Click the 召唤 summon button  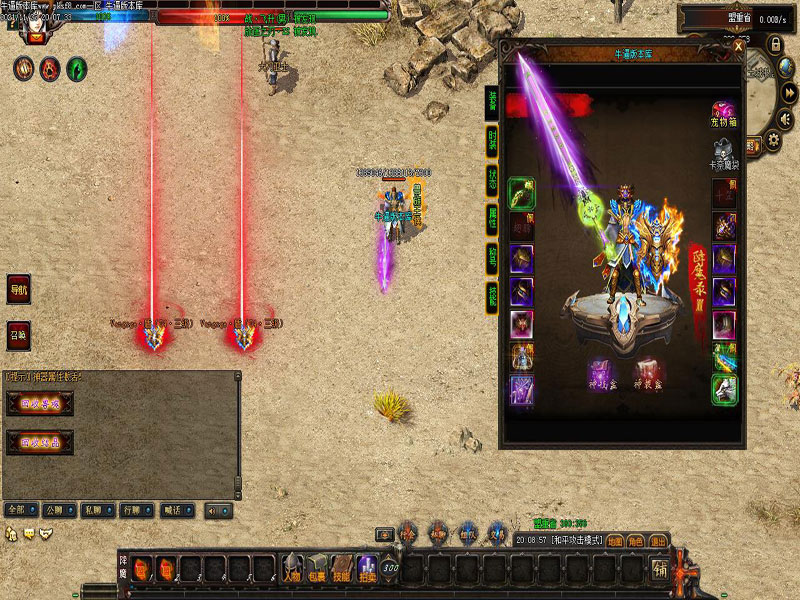tap(18, 335)
